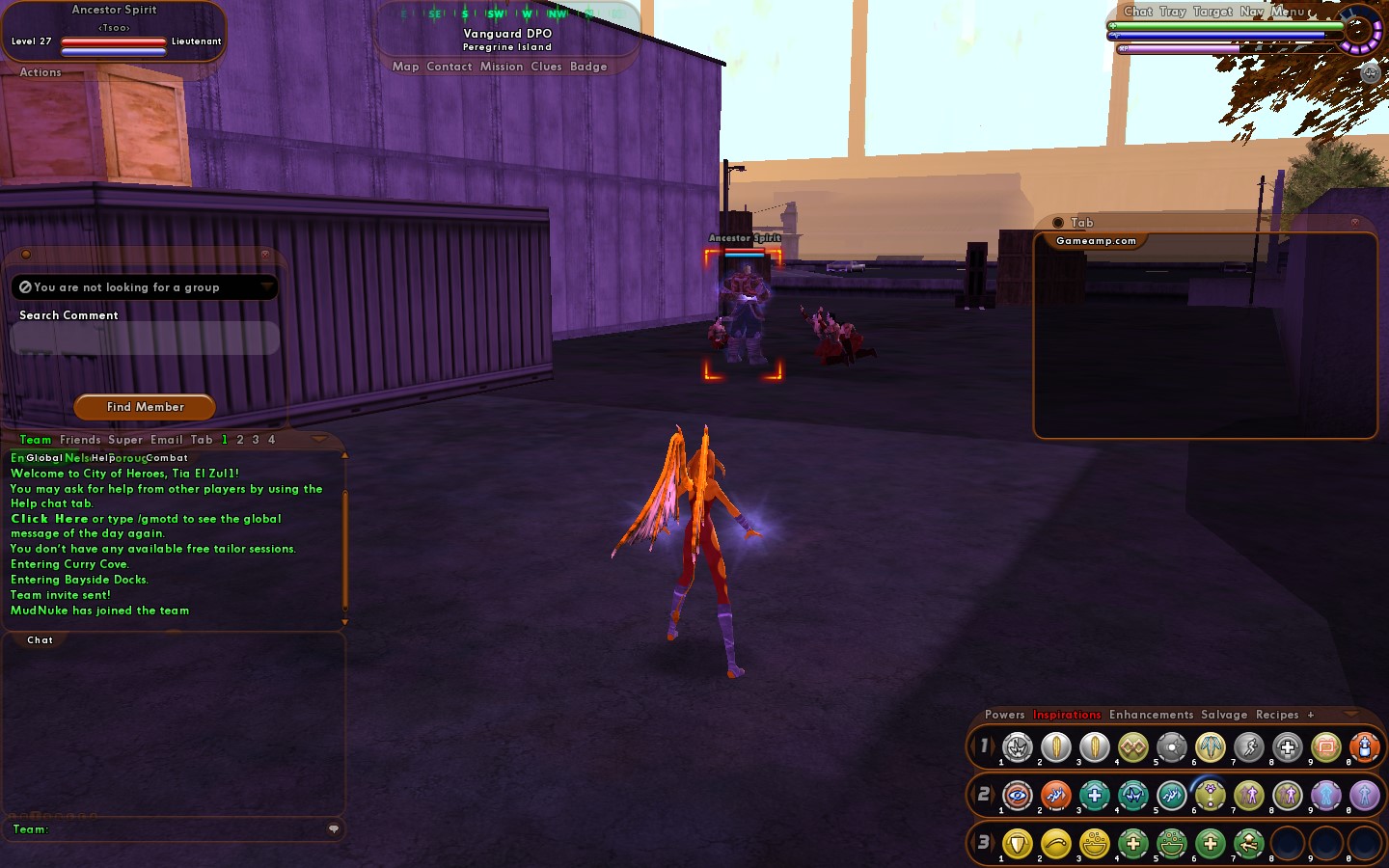The image size is (1389, 868).
Task: Show the Badge window
Action: pos(588,67)
